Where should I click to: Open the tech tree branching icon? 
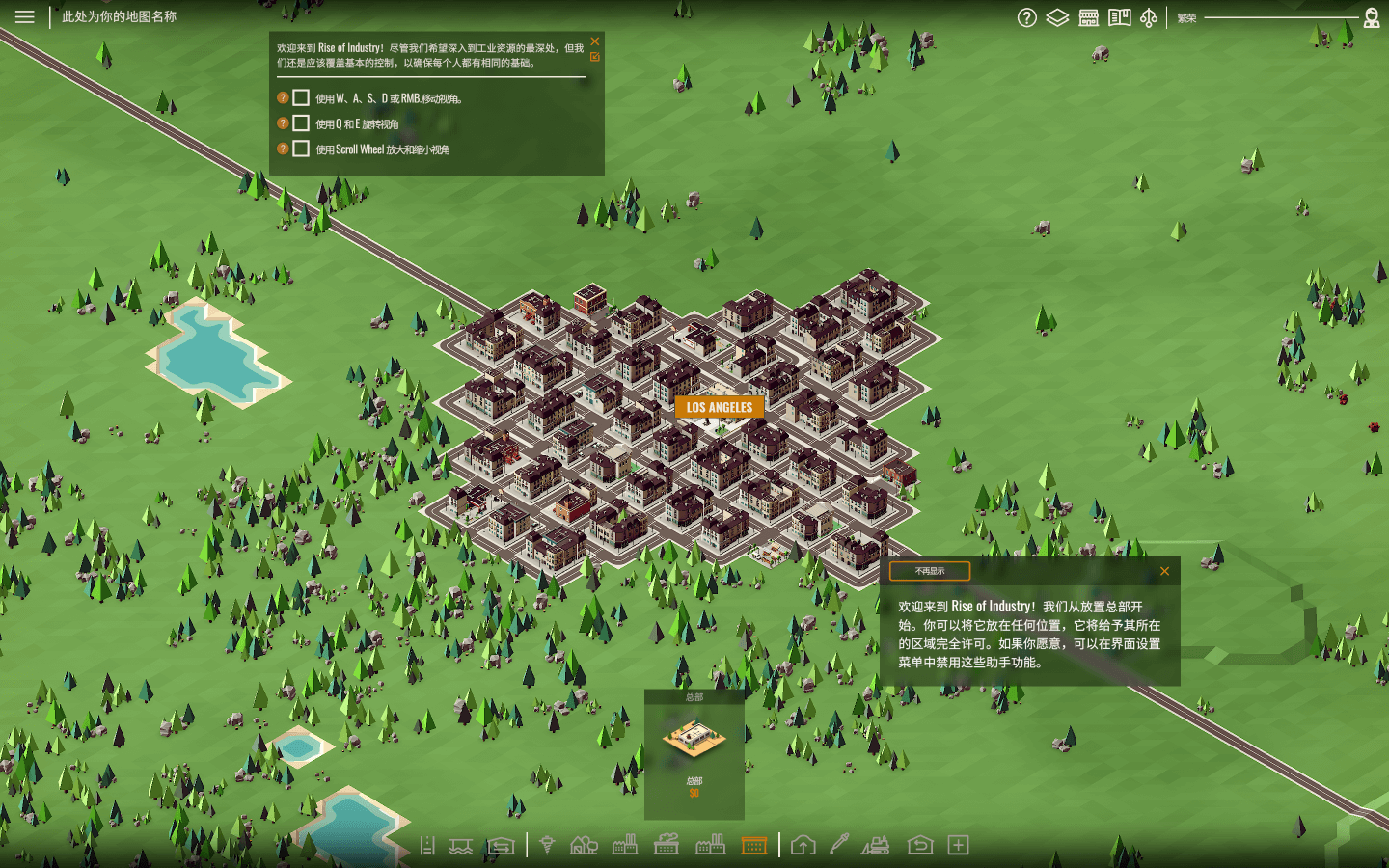click(1149, 17)
